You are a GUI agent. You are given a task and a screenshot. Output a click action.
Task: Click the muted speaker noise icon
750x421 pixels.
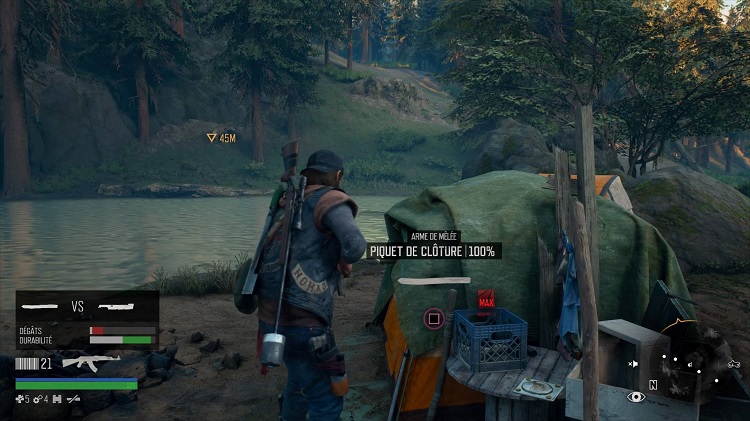[632, 363]
